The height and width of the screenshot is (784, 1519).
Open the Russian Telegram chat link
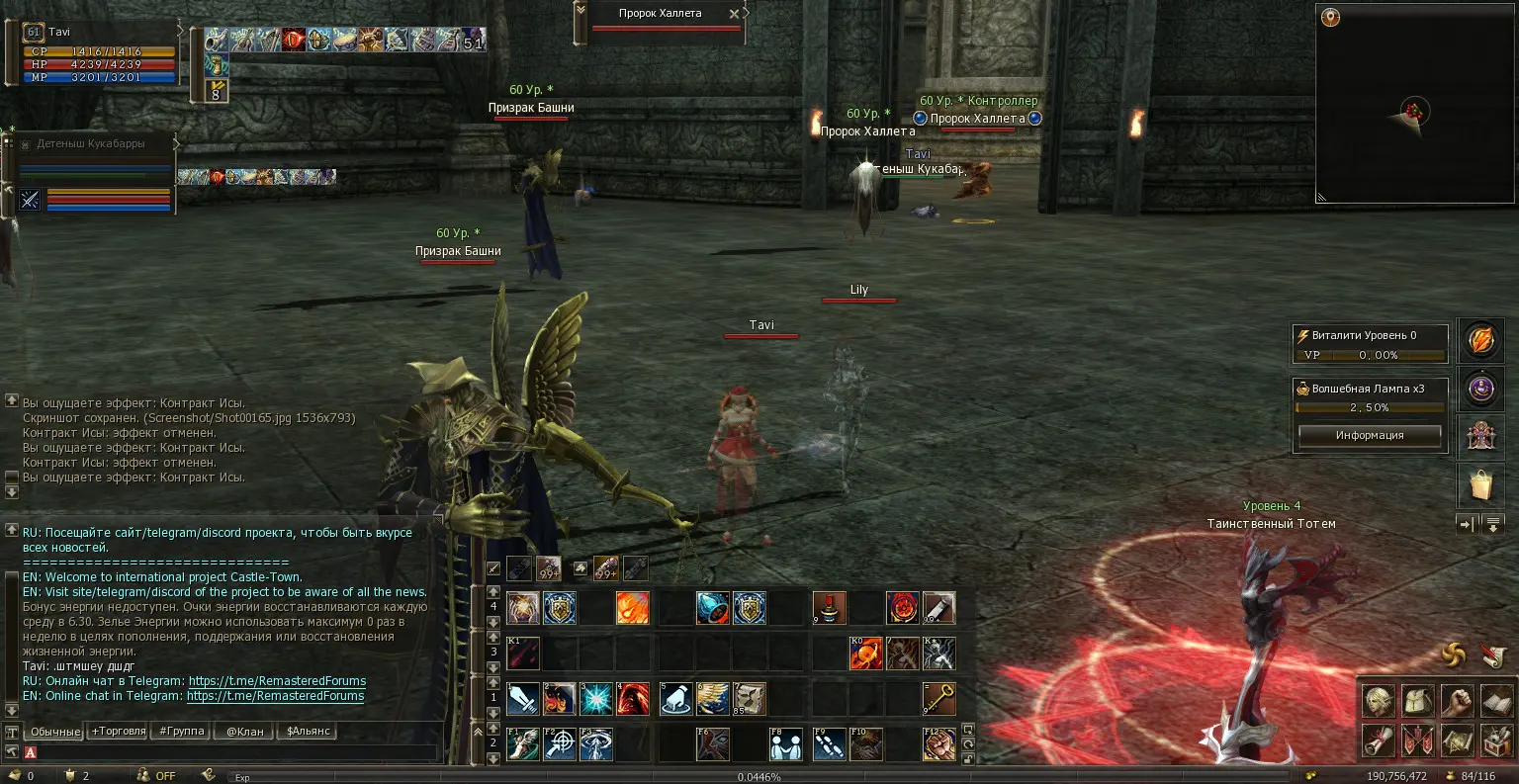click(277, 681)
